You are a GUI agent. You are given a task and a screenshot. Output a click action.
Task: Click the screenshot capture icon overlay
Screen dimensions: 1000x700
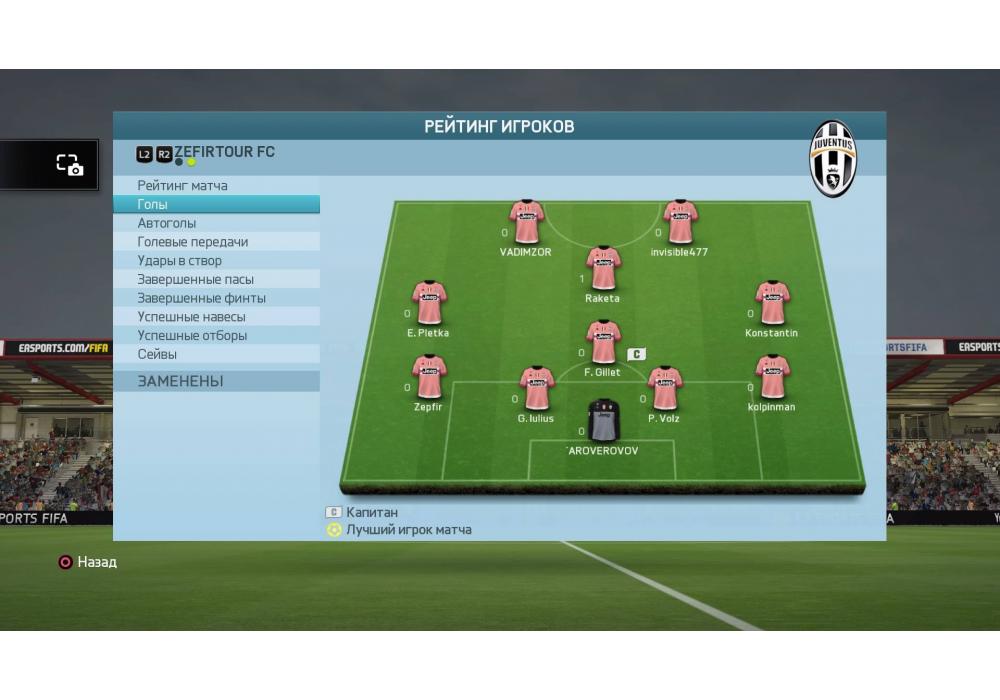[x=69, y=165]
